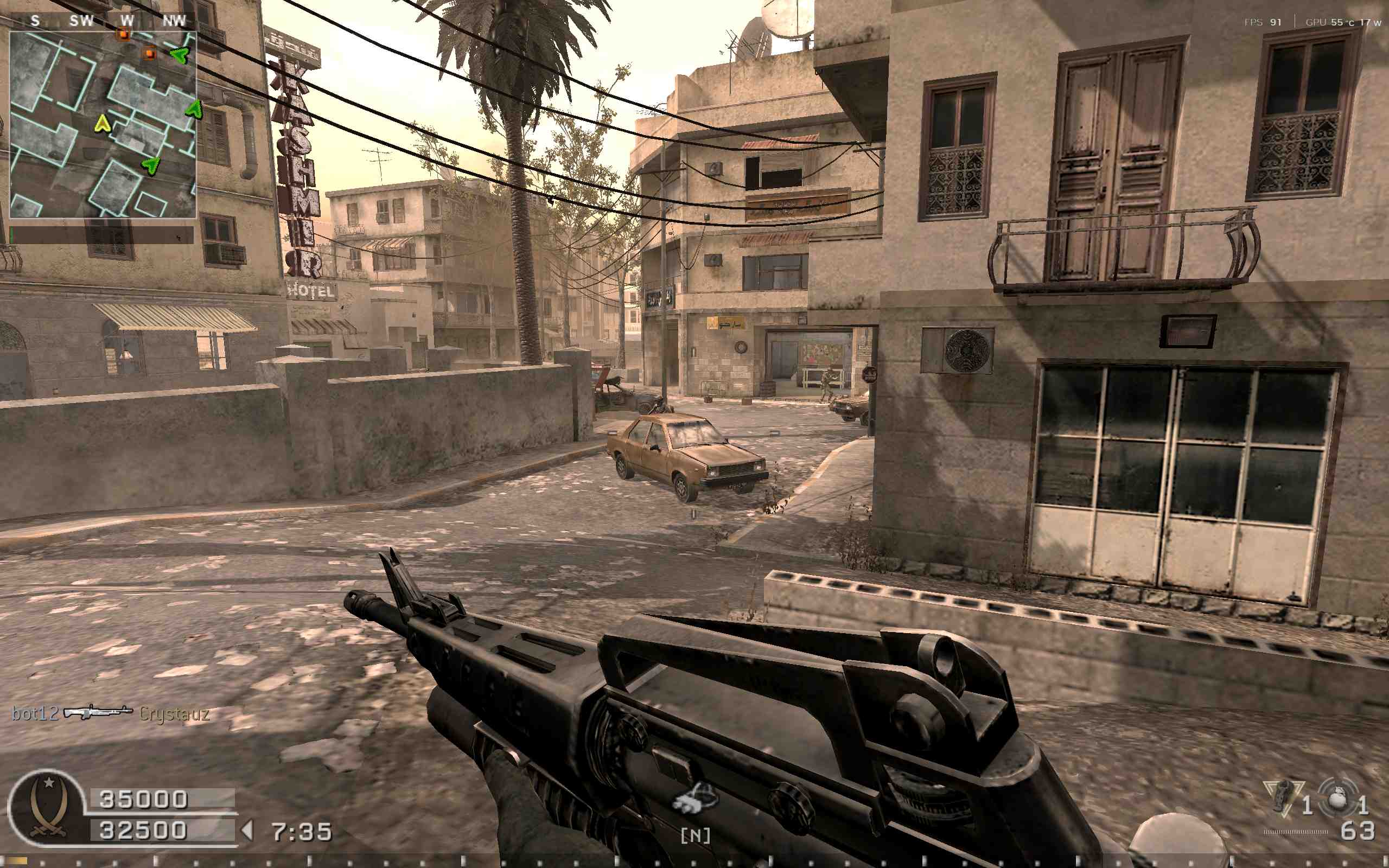This screenshot has height=868, width=1389.
Task: Click the minimap in the corner
Action: click(103, 125)
